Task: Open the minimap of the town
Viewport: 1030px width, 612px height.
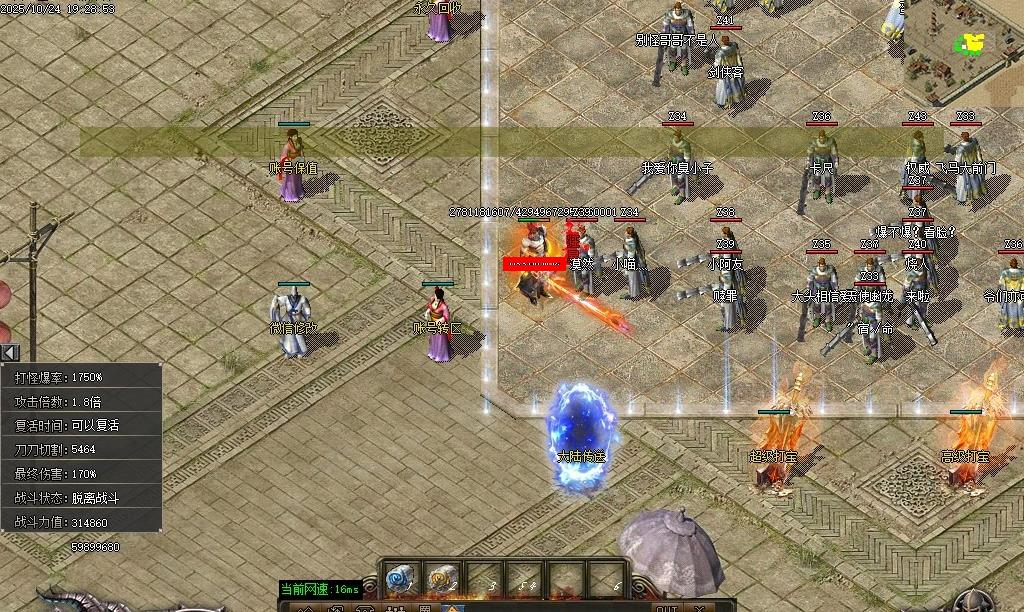Action: pyautogui.click(x=958, y=48)
